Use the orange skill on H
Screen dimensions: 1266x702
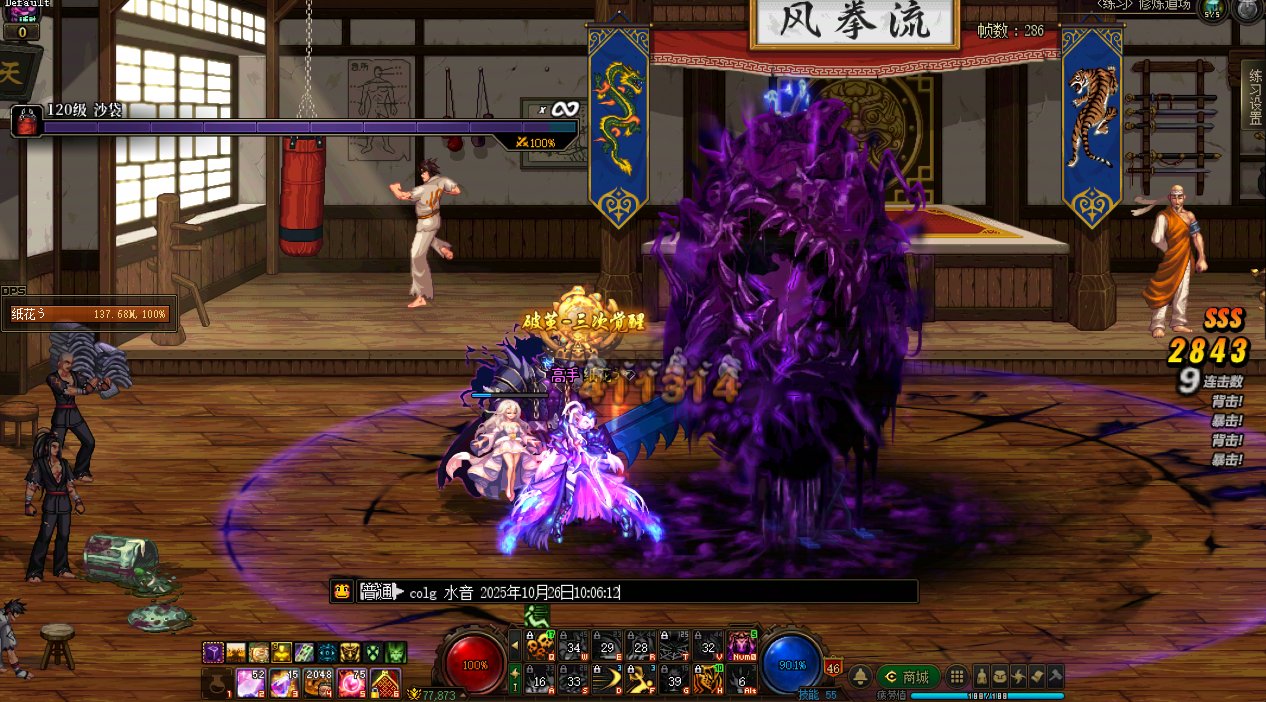point(708,679)
